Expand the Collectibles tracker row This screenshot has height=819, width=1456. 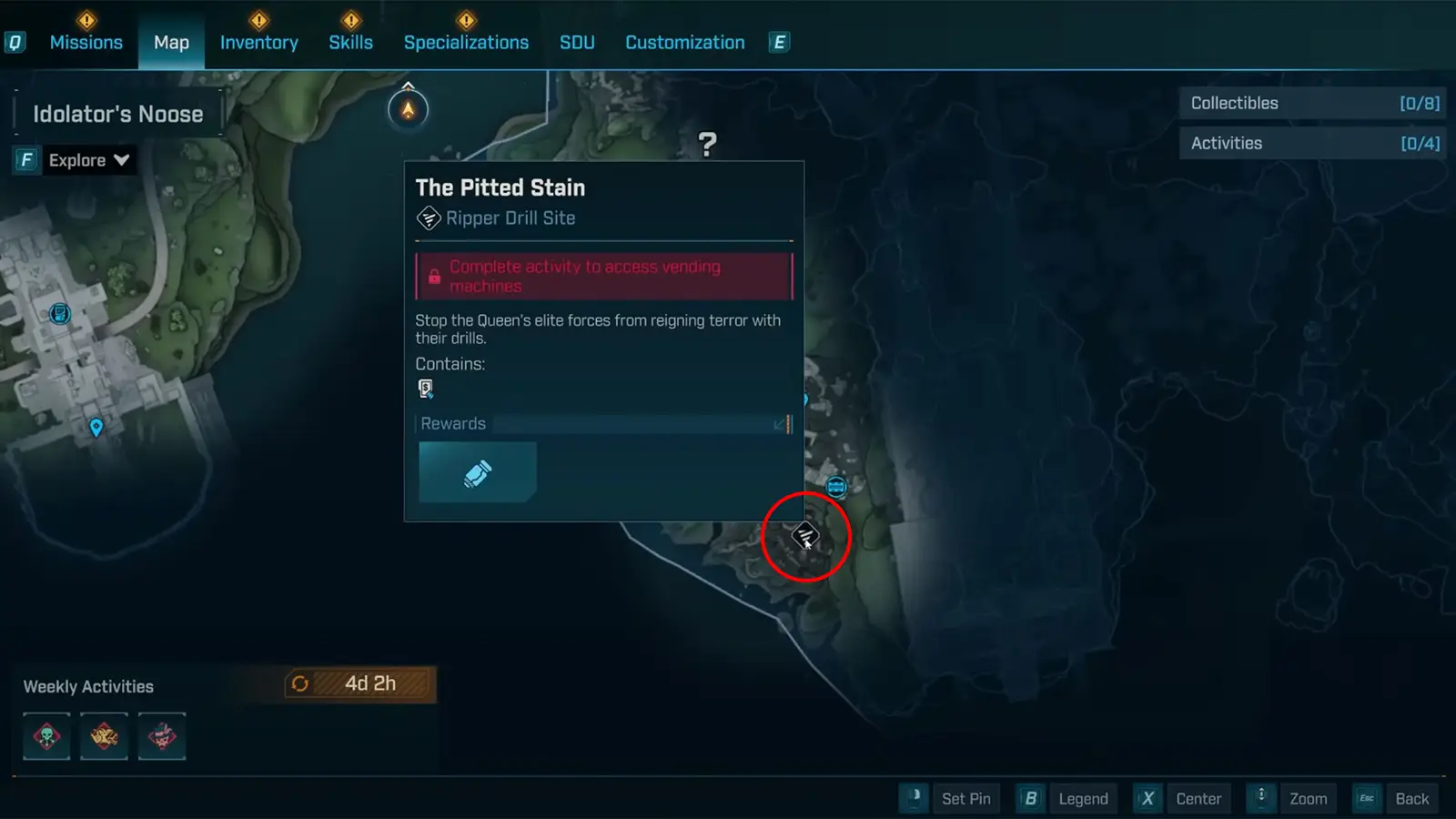[x=1313, y=104]
